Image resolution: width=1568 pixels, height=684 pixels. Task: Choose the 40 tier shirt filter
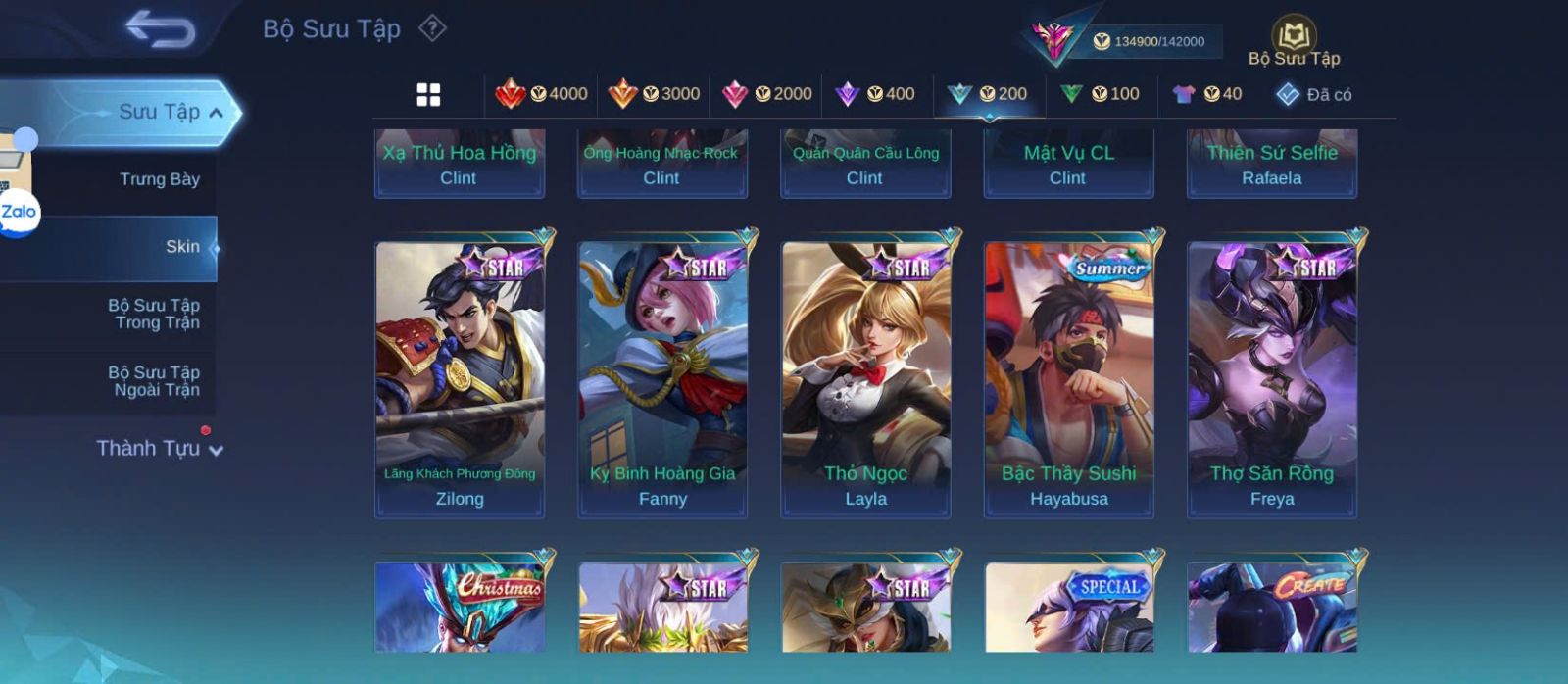1207,94
